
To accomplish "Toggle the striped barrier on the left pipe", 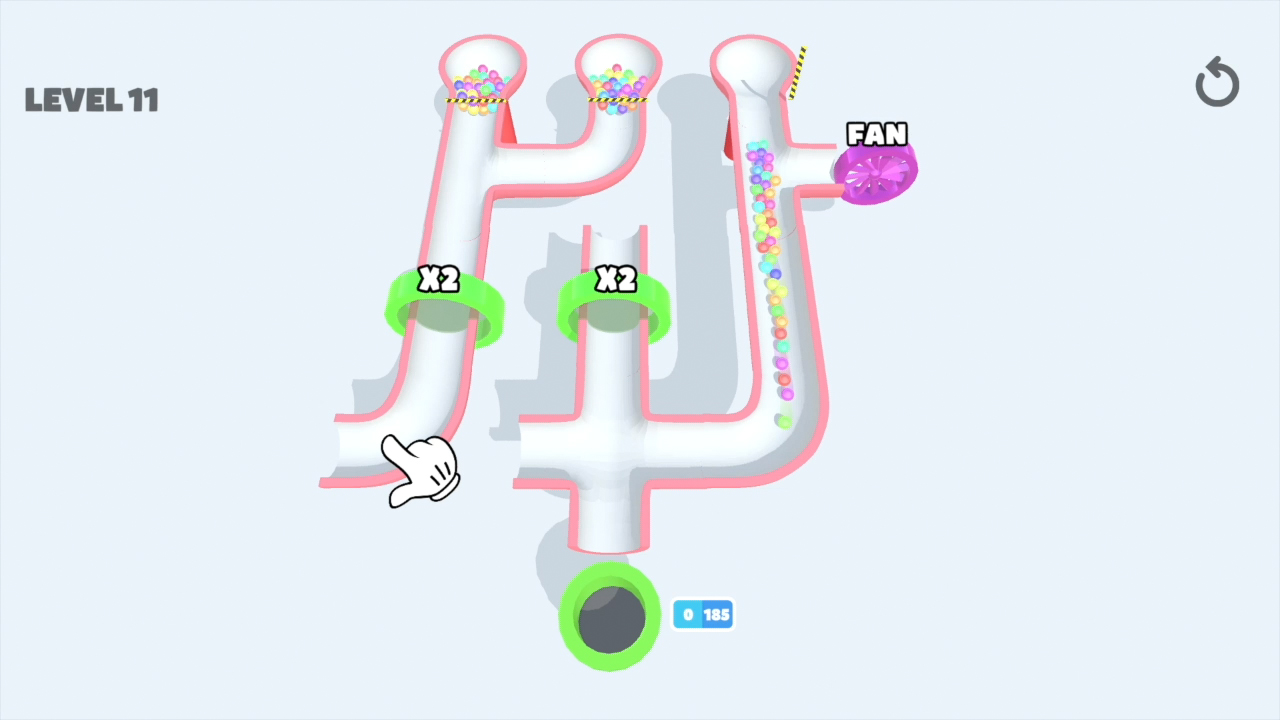I will tap(477, 102).
